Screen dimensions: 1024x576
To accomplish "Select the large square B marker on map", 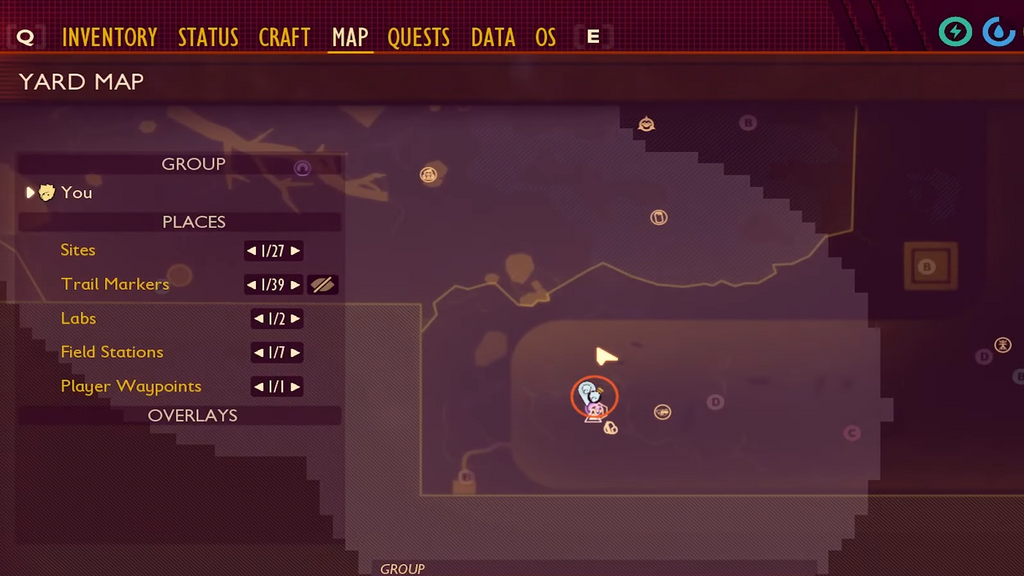I will point(926,267).
